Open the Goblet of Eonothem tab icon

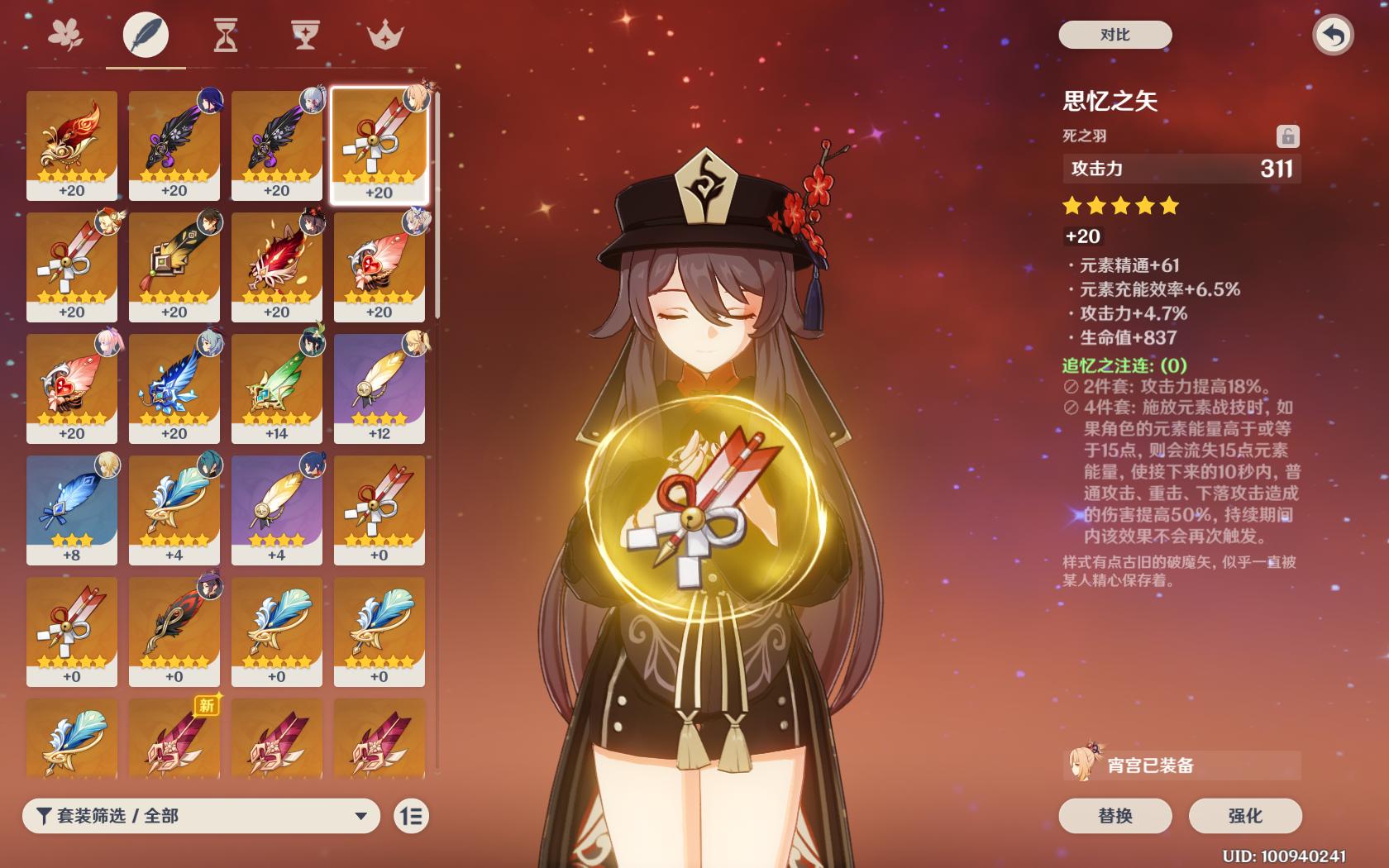305,35
